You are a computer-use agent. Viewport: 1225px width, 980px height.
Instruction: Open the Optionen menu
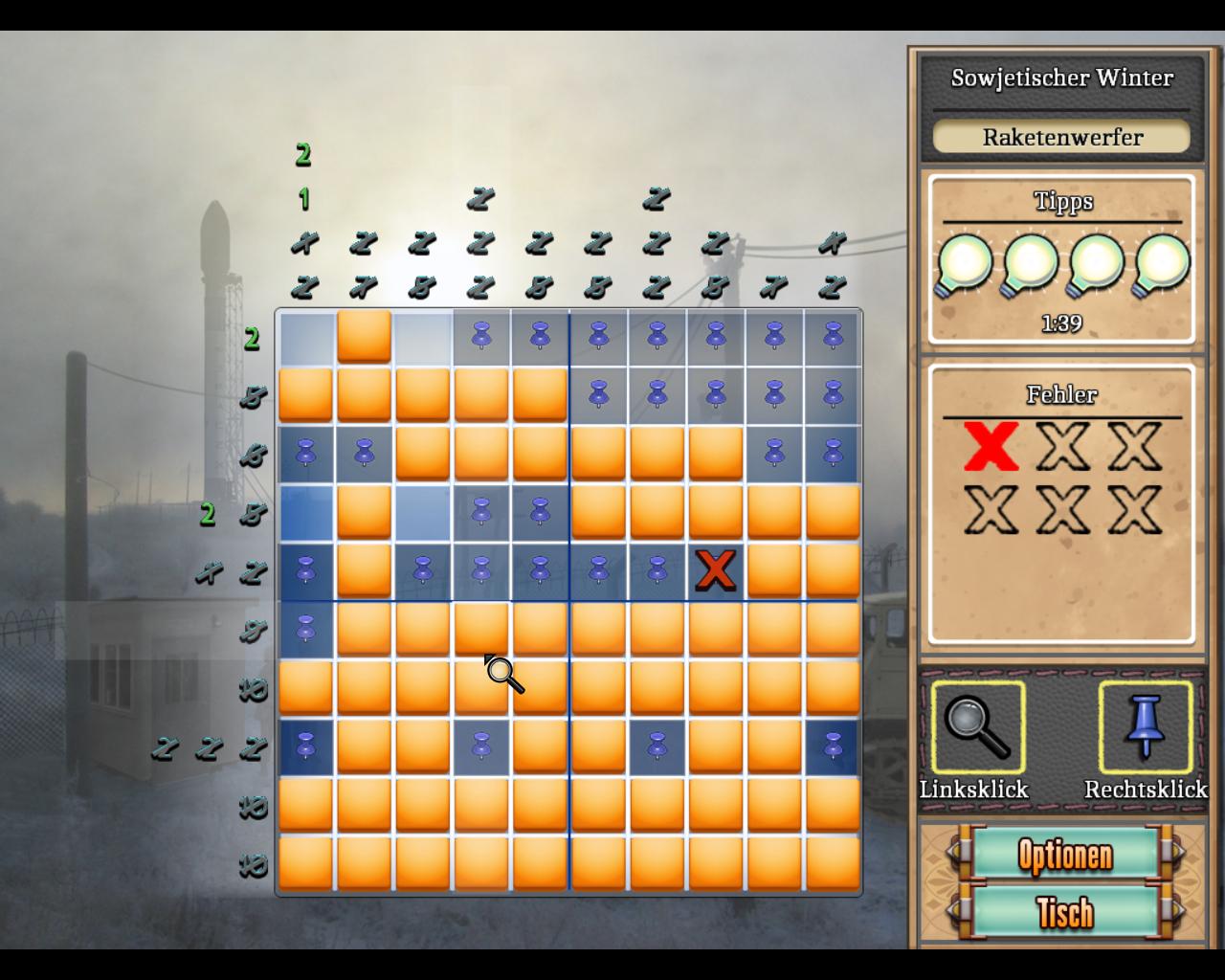coord(1064,854)
